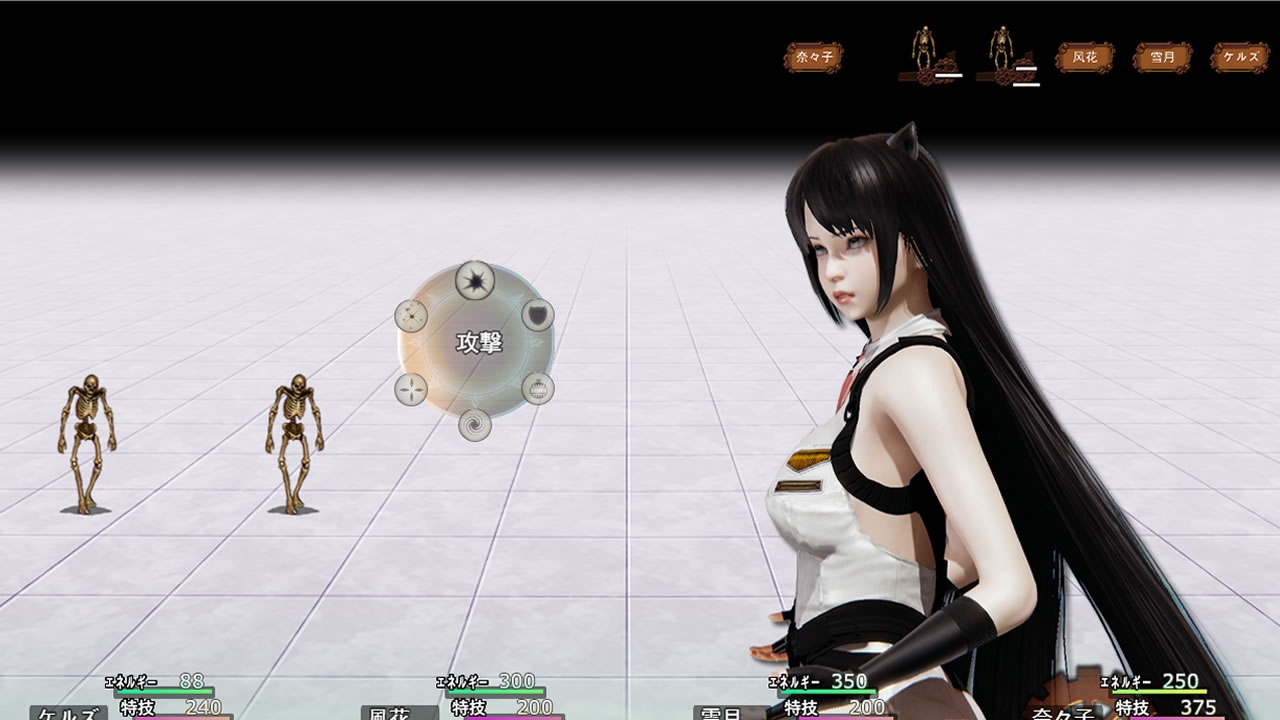Confirm the 攻撃 label at the wheel's center
Image resolution: width=1280 pixels, height=720 pixels.
[478, 343]
